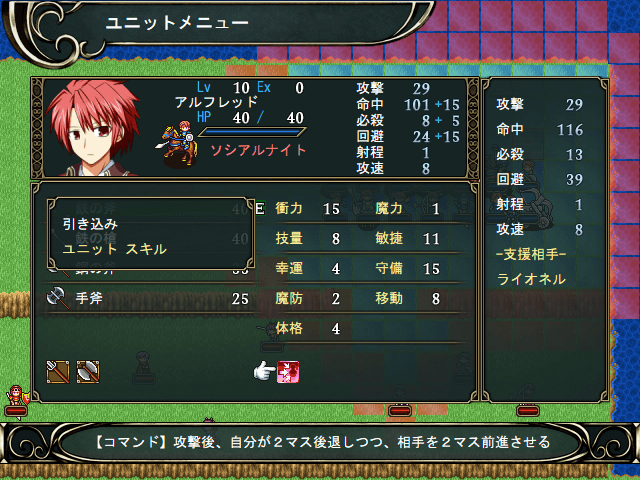The image size is (640, 480).
Task: Click the ソシアルナイト class name
Action: click(258, 150)
